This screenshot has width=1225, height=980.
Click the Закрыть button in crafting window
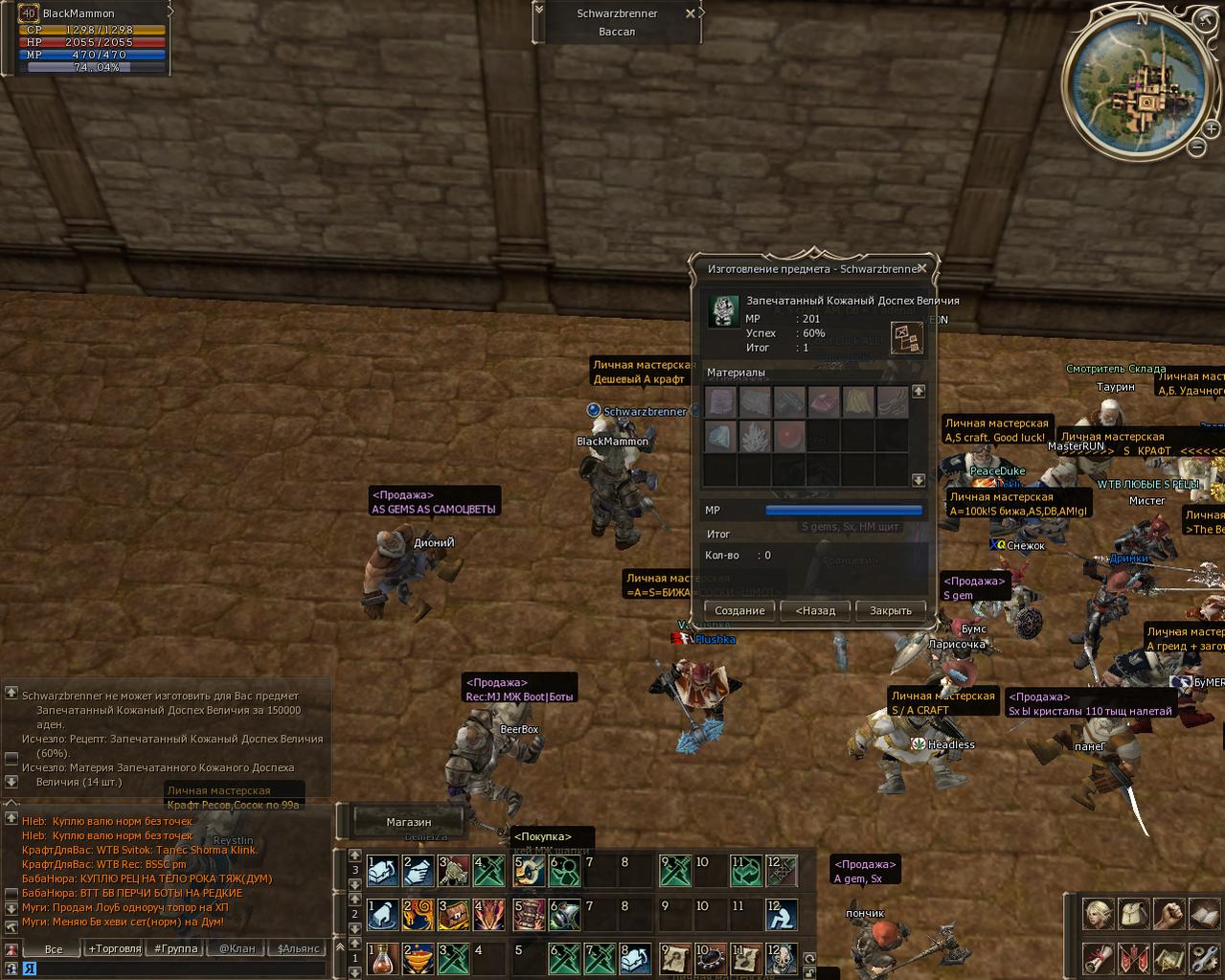click(x=890, y=610)
